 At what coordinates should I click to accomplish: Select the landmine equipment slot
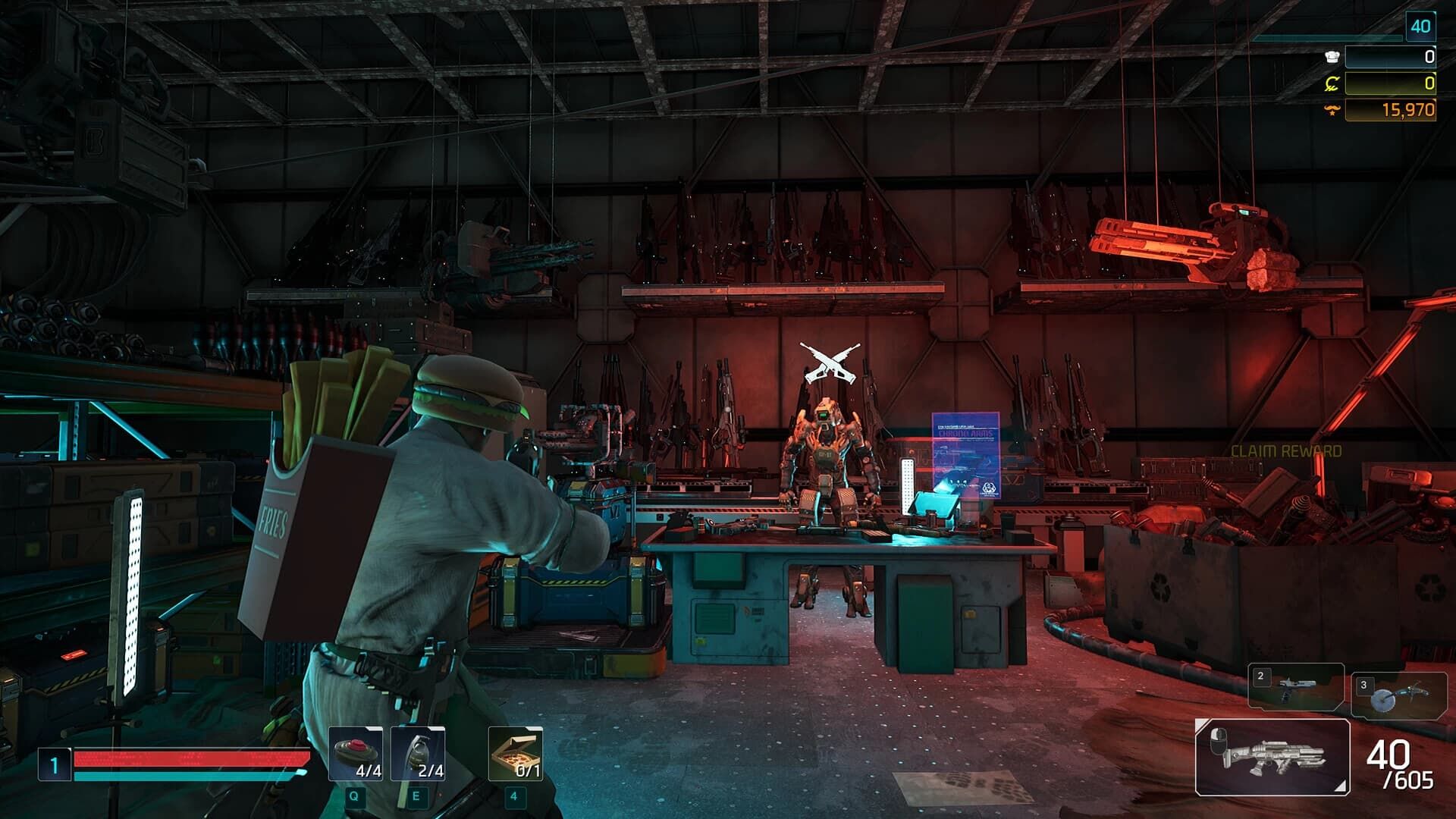355,754
